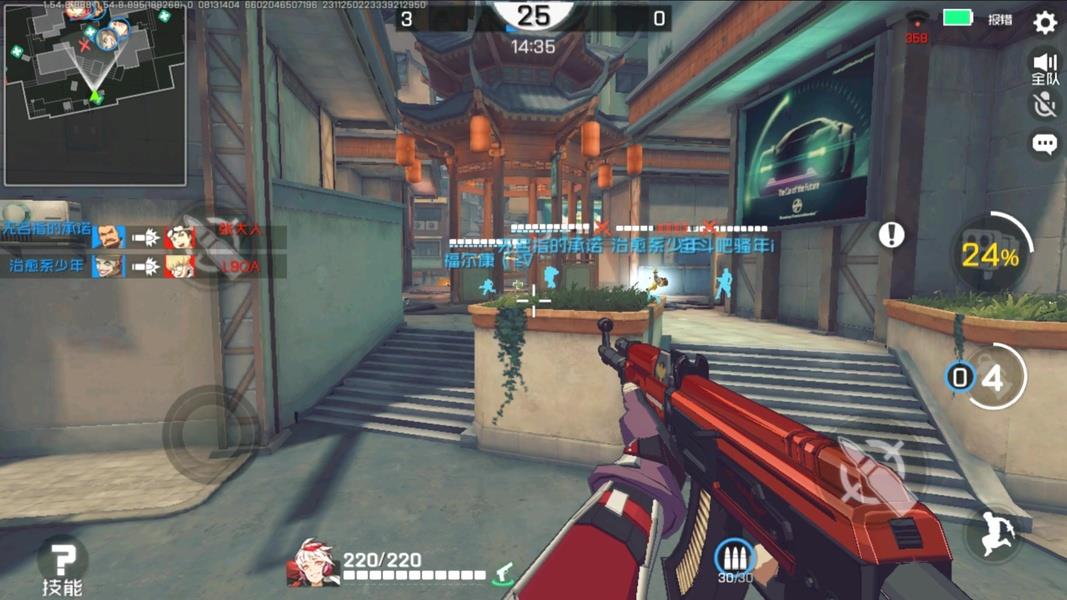This screenshot has height=600, width=1067.
Task: Fire using the crosshair shoot button
Action: [x=875, y=470]
